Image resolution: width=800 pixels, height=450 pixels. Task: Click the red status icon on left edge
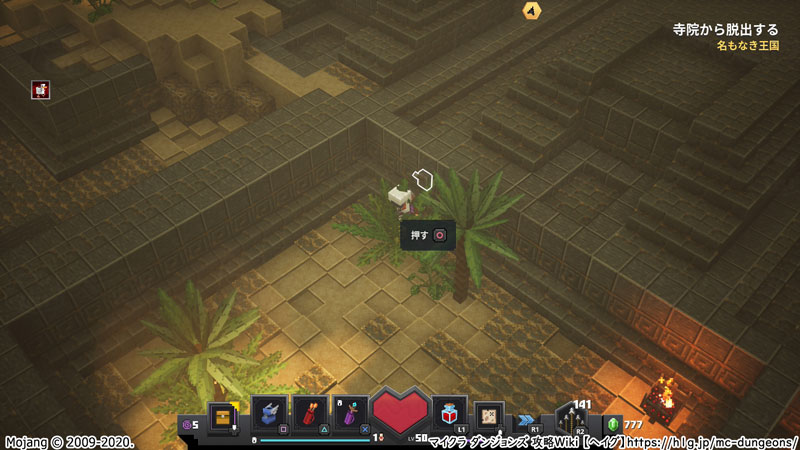41,90
